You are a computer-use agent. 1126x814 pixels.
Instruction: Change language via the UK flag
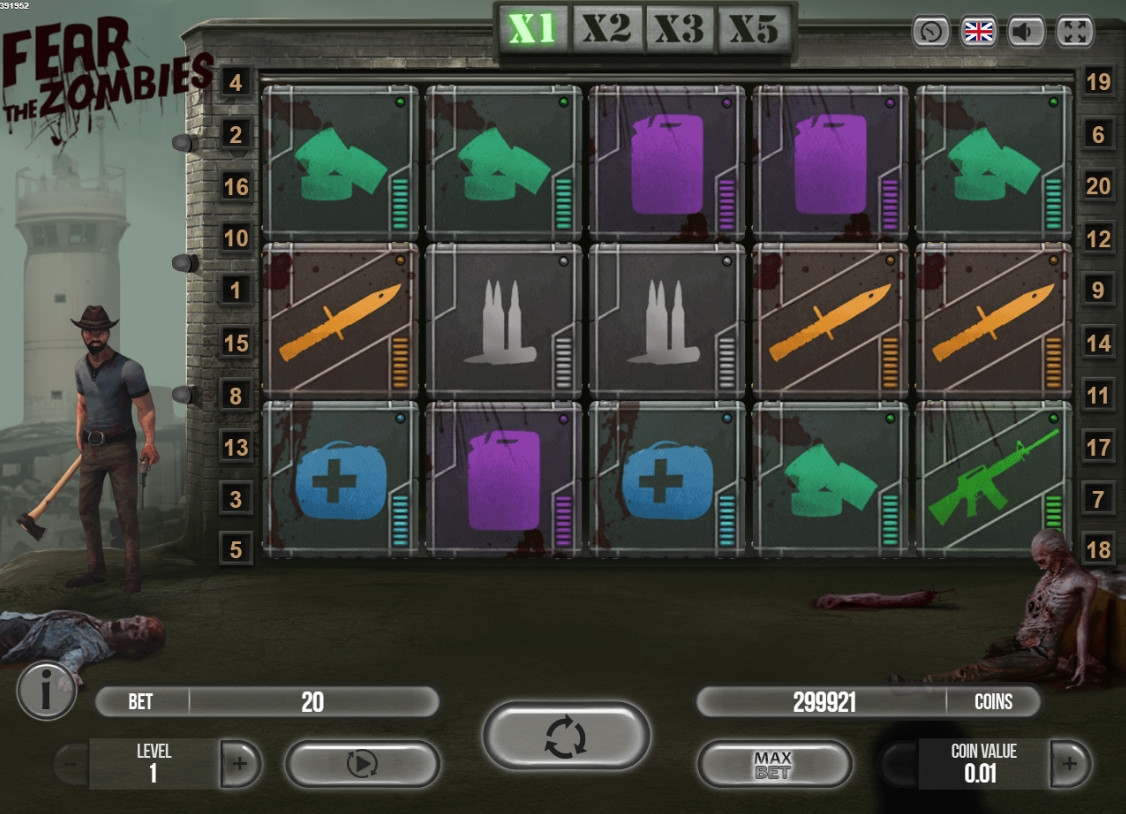click(x=978, y=31)
